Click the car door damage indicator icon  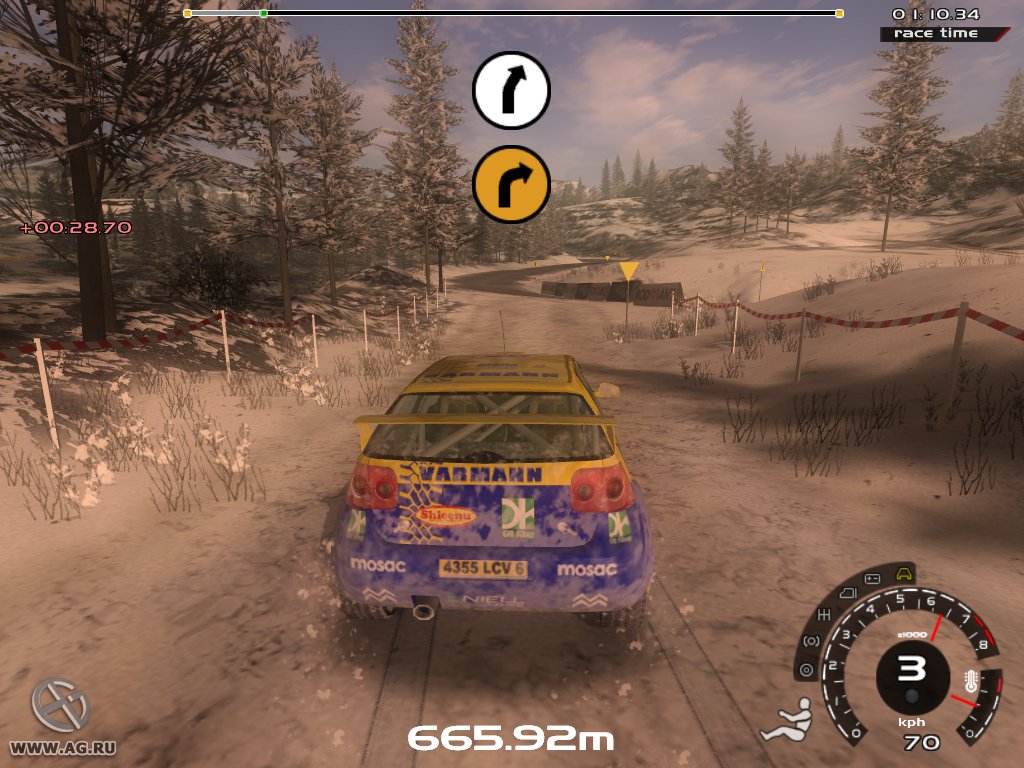tap(846, 594)
